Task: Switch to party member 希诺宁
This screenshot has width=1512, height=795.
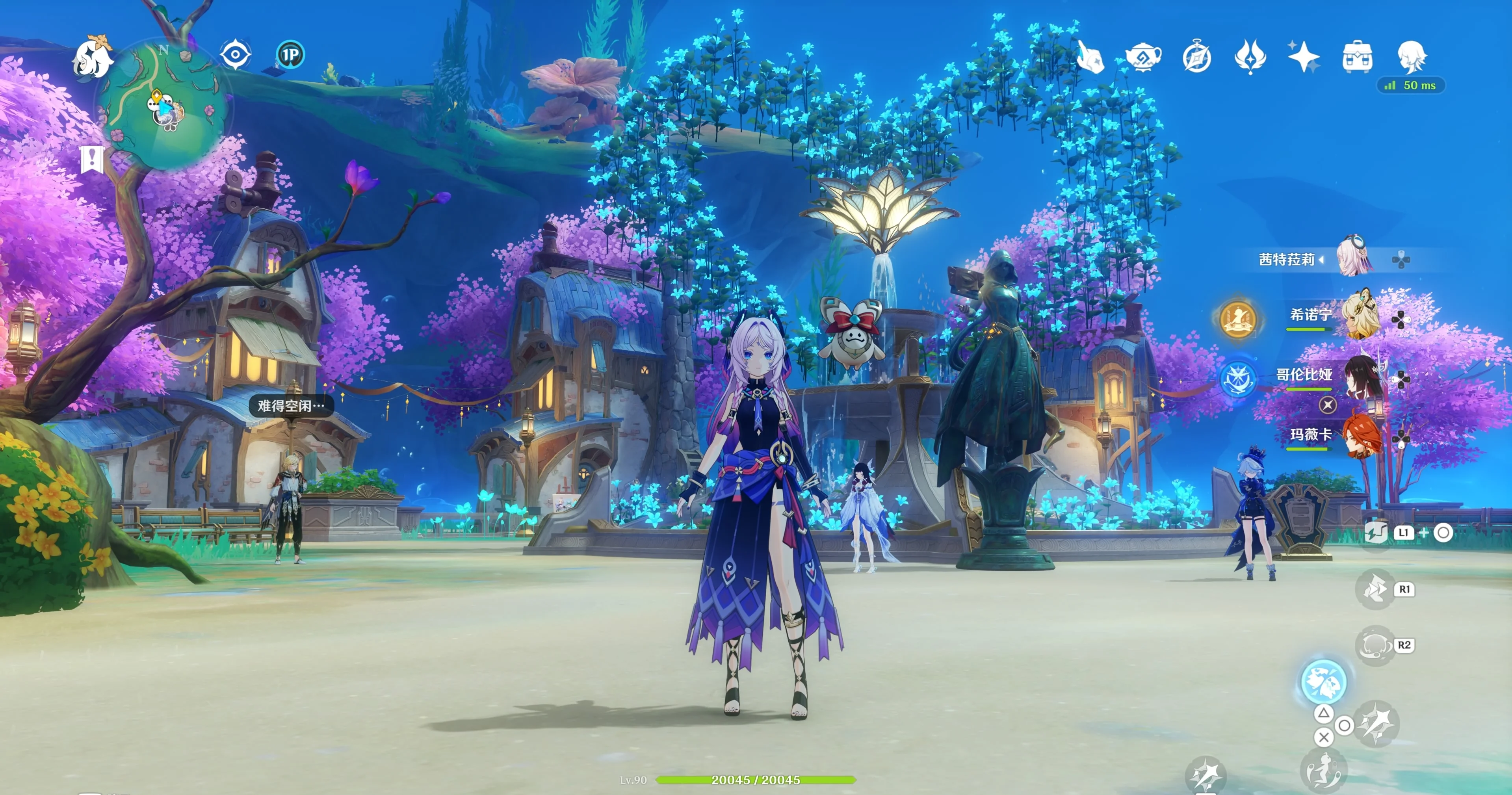Action: (x=1361, y=317)
